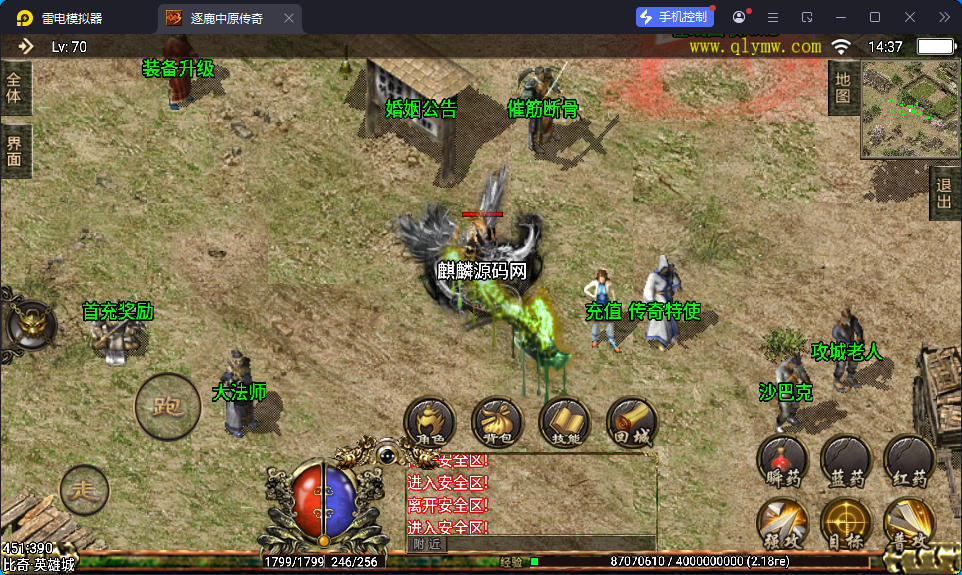Toggle the 走 walk button
The width and height of the screenshot is (962, 575).
84,490
